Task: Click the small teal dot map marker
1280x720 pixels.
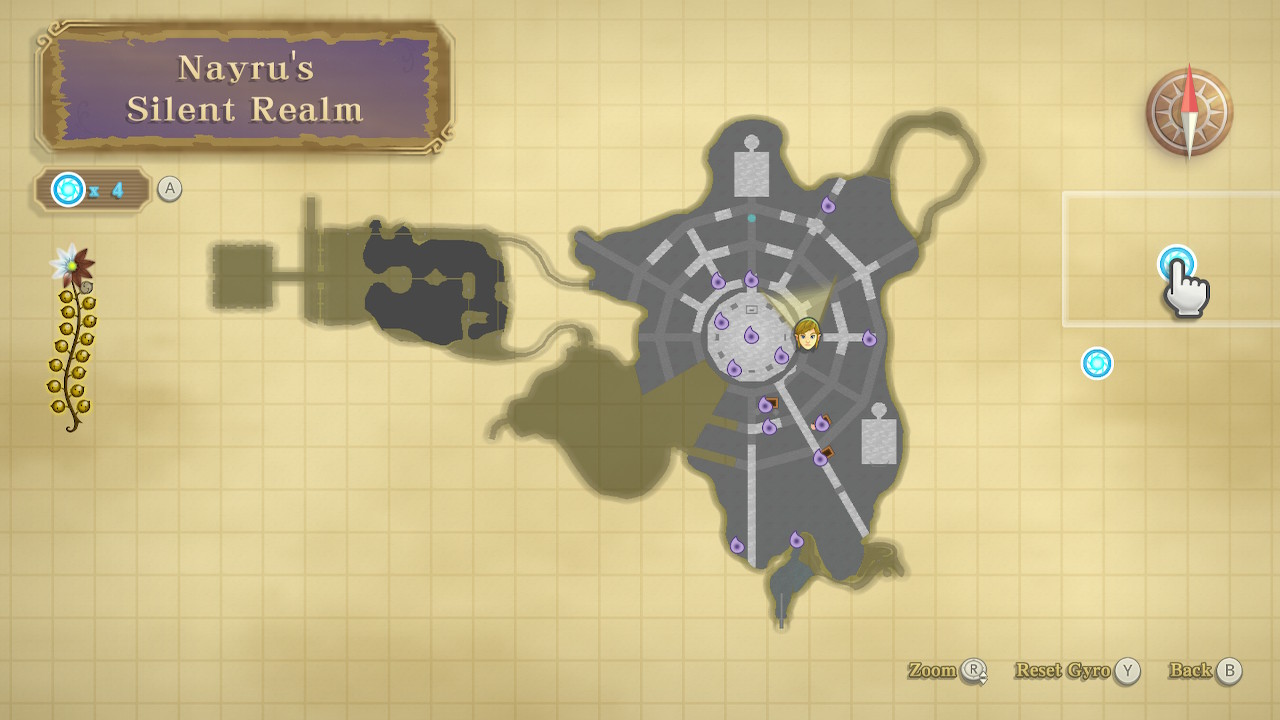Action: 751,218
